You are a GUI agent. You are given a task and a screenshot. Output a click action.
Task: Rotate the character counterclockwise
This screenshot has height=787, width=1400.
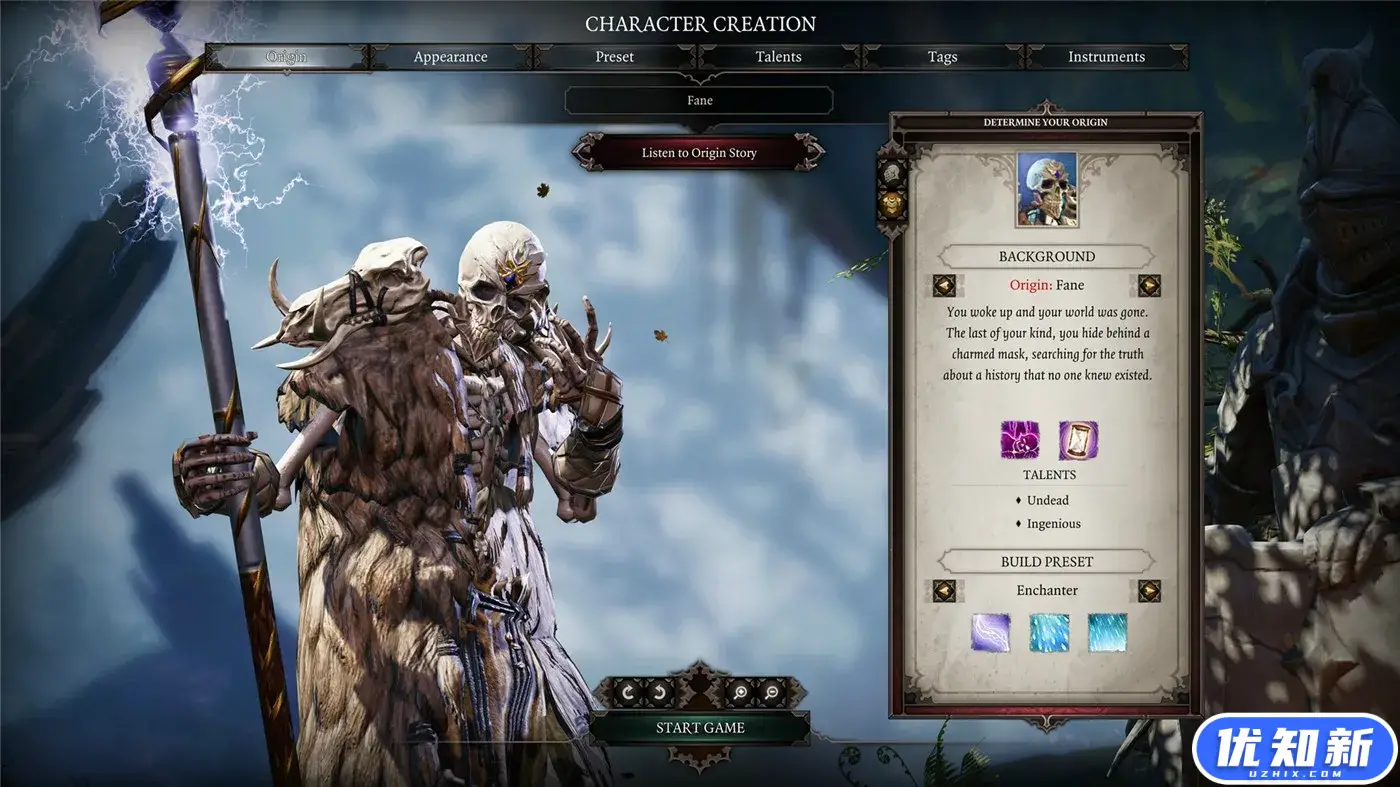(660, 691)
